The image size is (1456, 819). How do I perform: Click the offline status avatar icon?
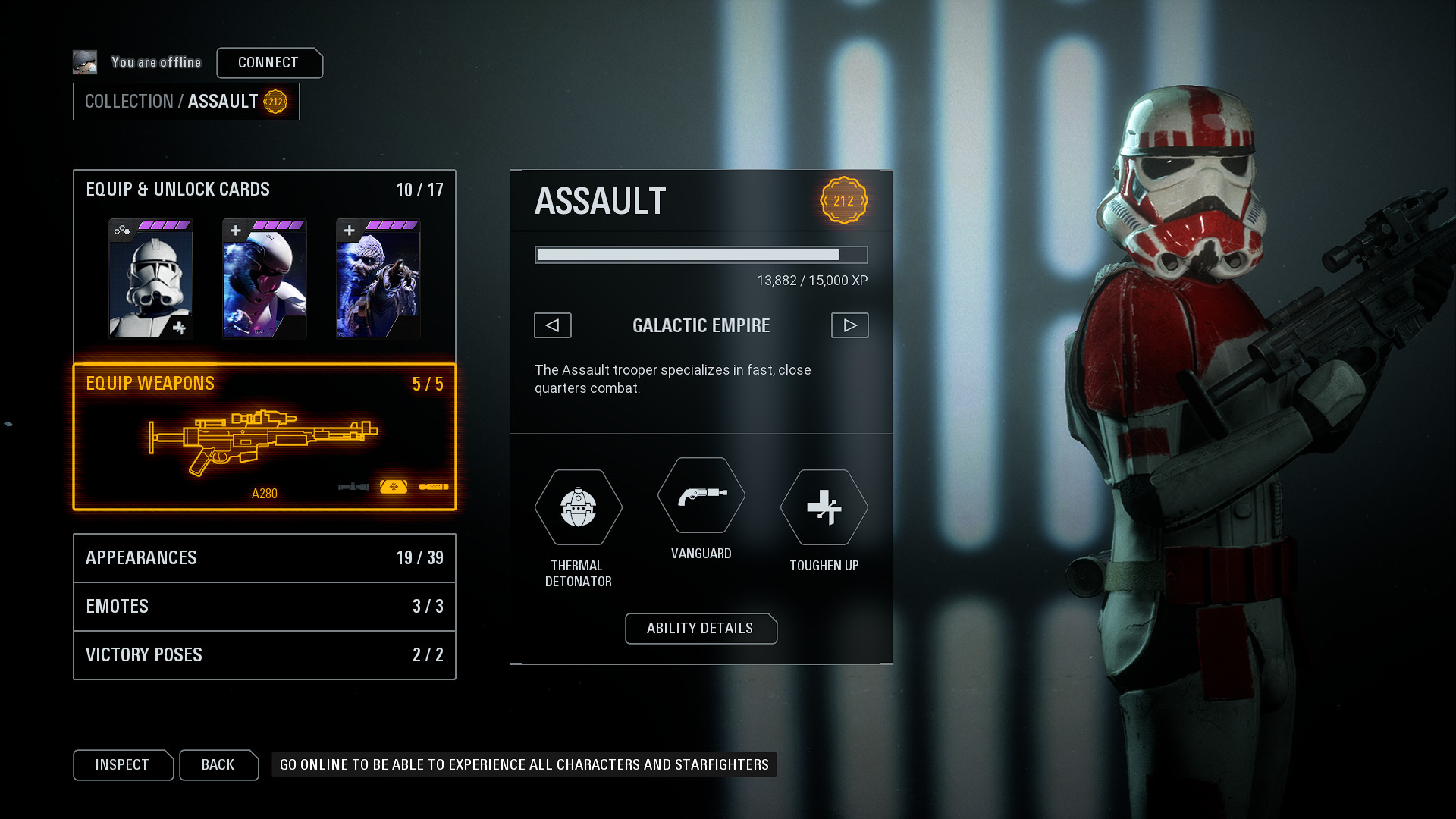(x=85, y=61)
